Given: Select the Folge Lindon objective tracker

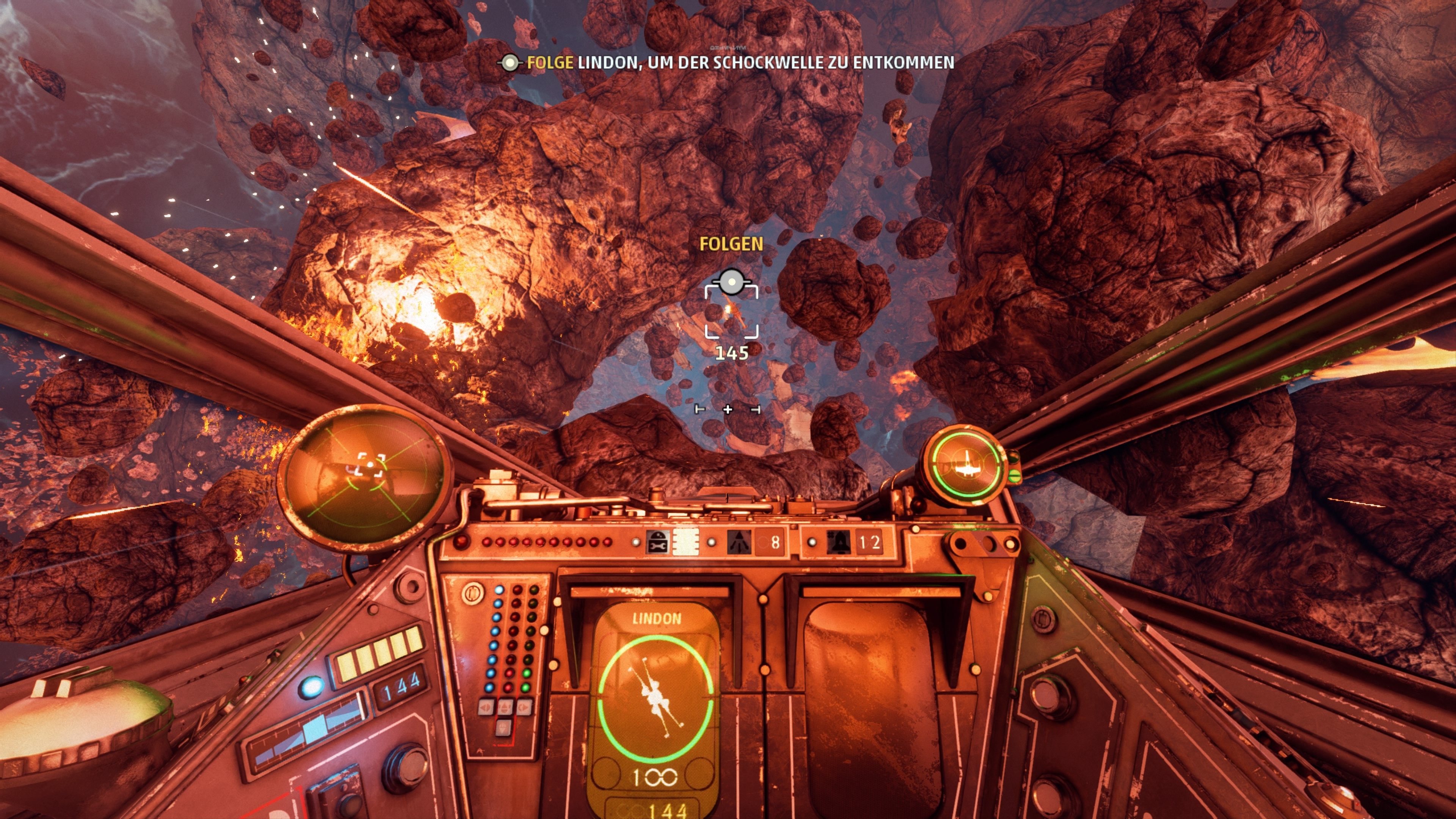Looking at the screenshot, I should 726,63.
